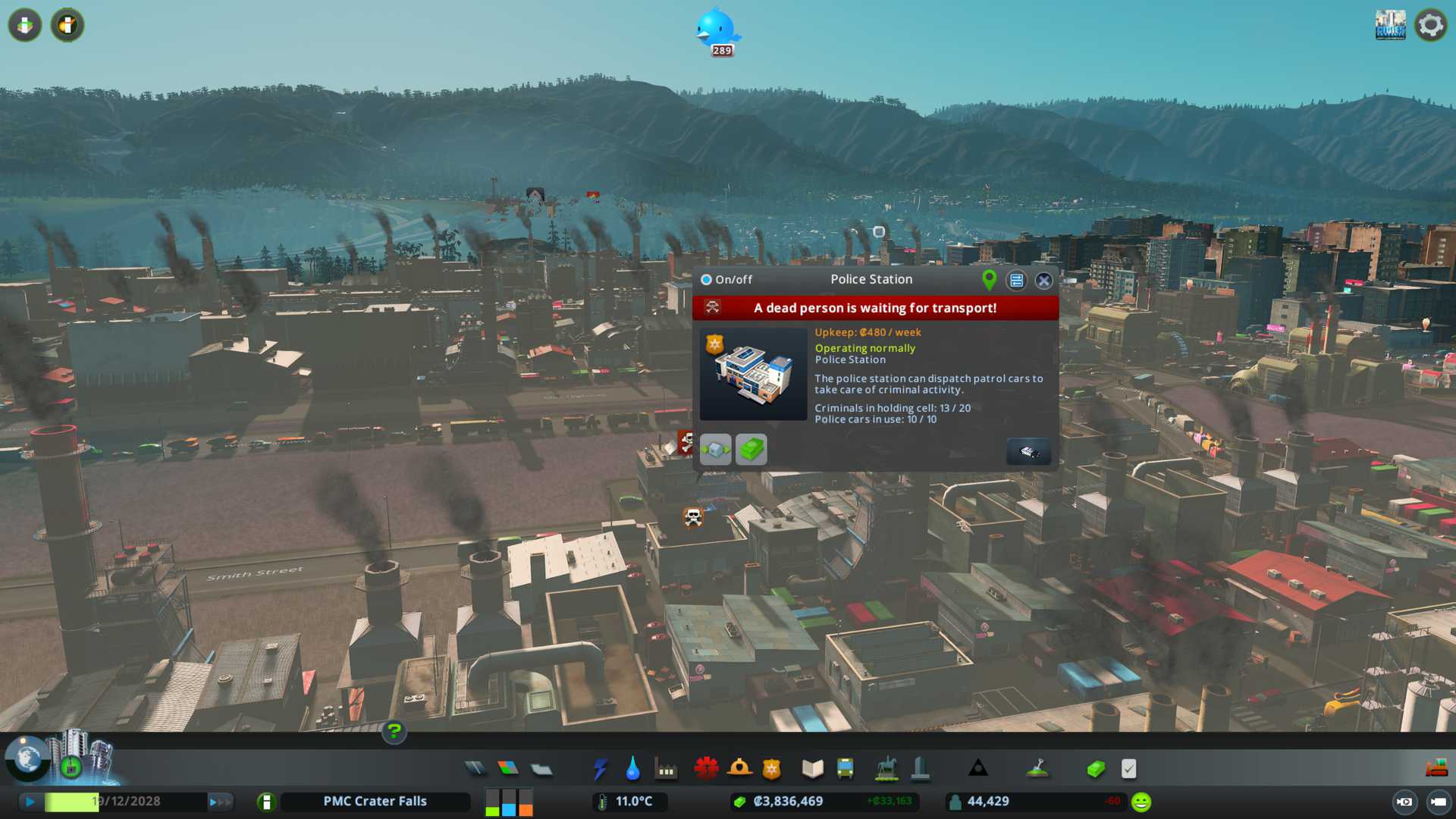Toggle the Police Station On/off switch

707,280
